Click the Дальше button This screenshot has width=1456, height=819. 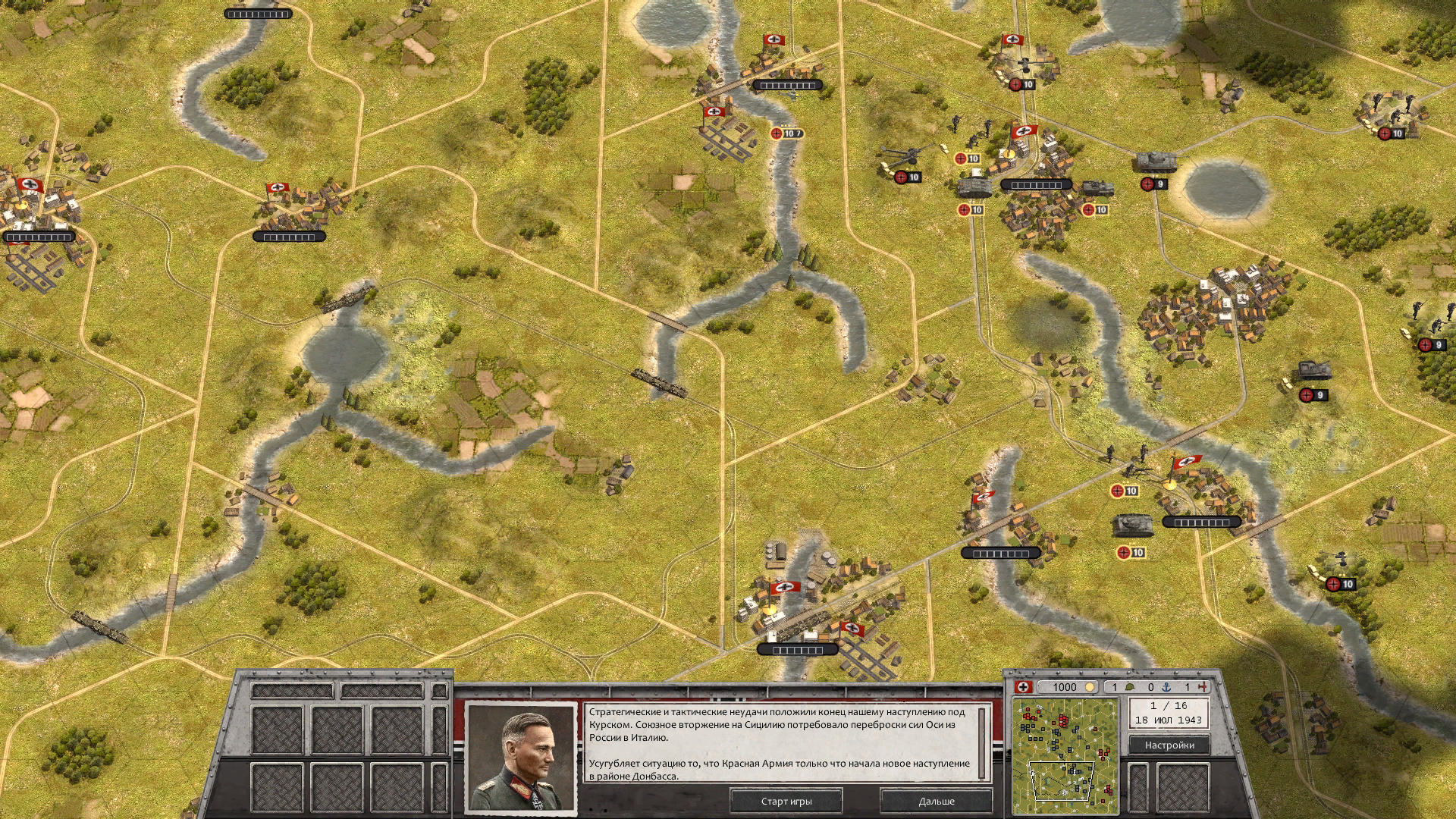coord(937,800)
